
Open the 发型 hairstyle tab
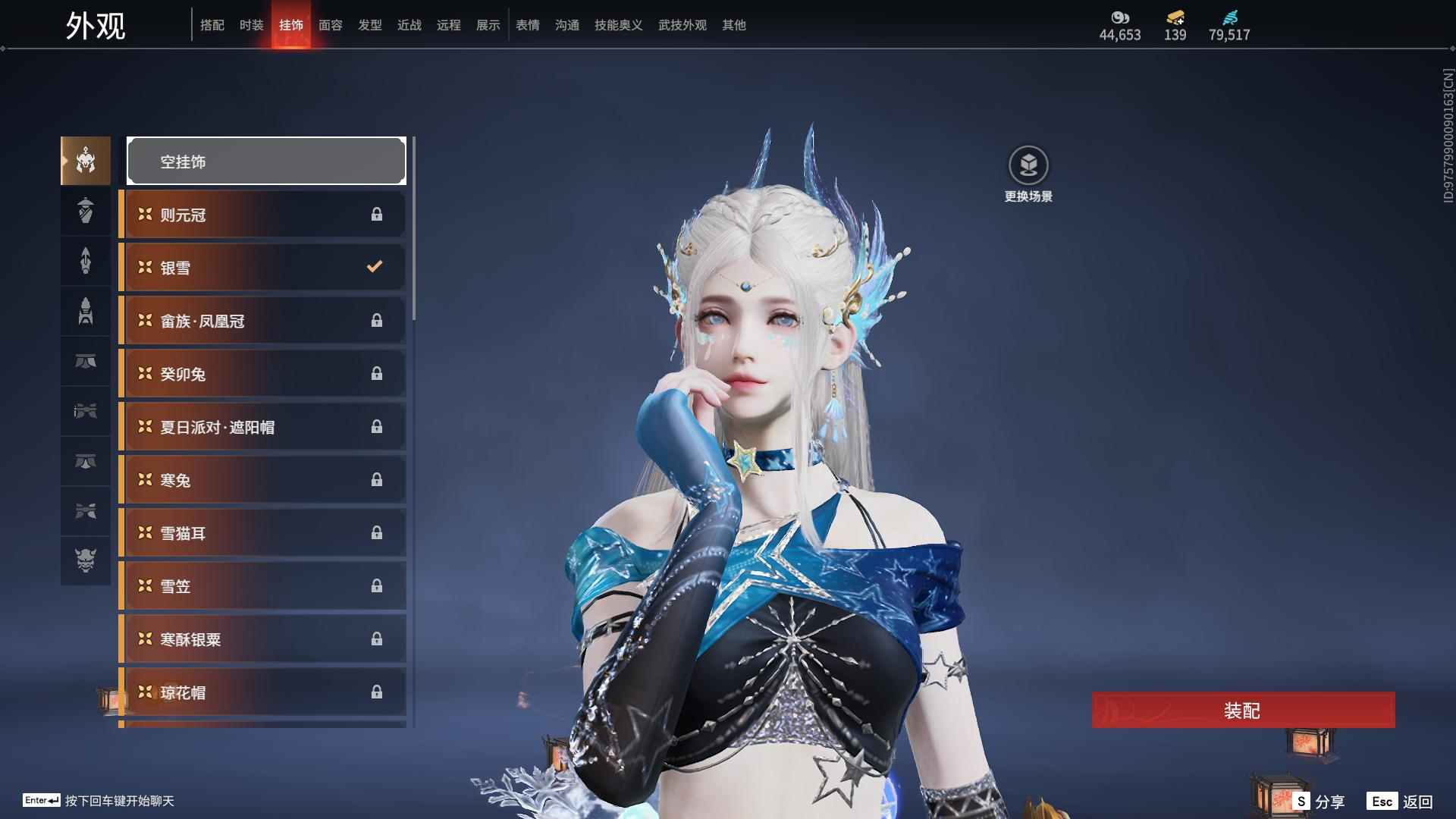coord(370,25)
